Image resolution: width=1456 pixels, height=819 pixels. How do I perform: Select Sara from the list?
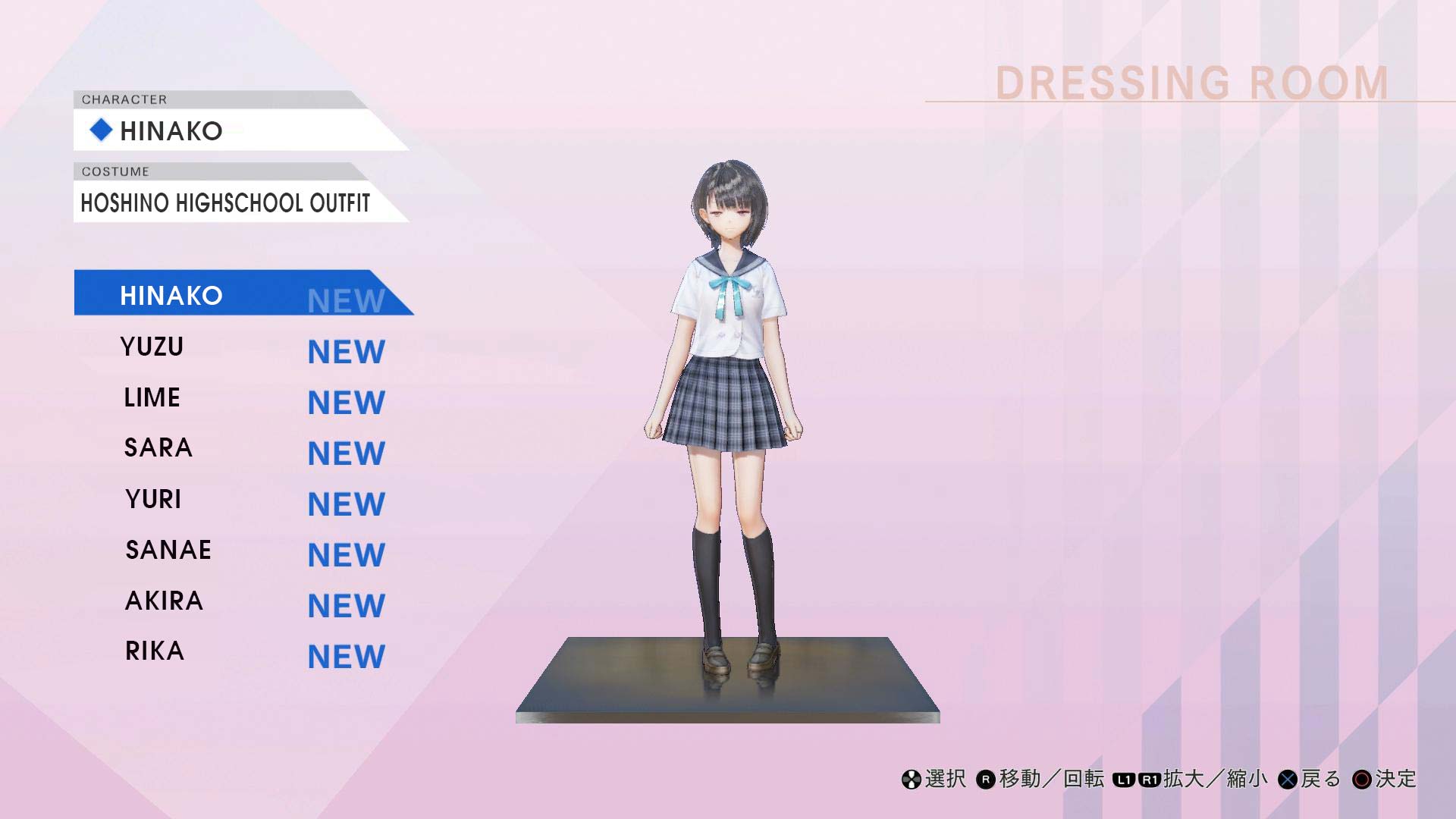coord(158,448)
